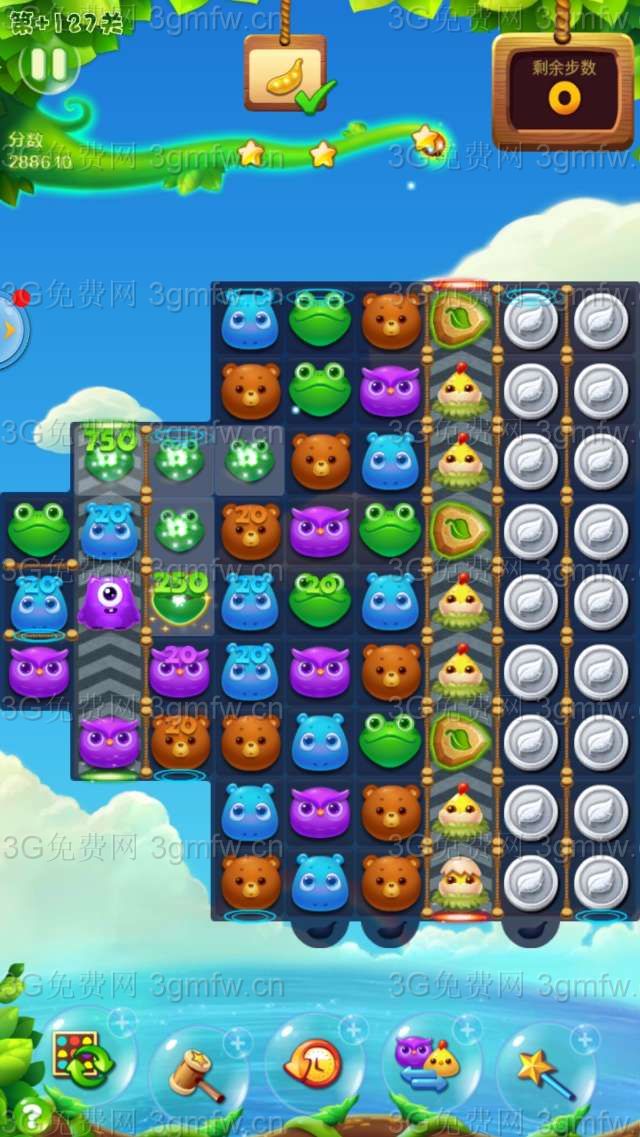640x1137 pixels.
Task: Select the glowing green 750 frog tile
Action: (109, 456)
